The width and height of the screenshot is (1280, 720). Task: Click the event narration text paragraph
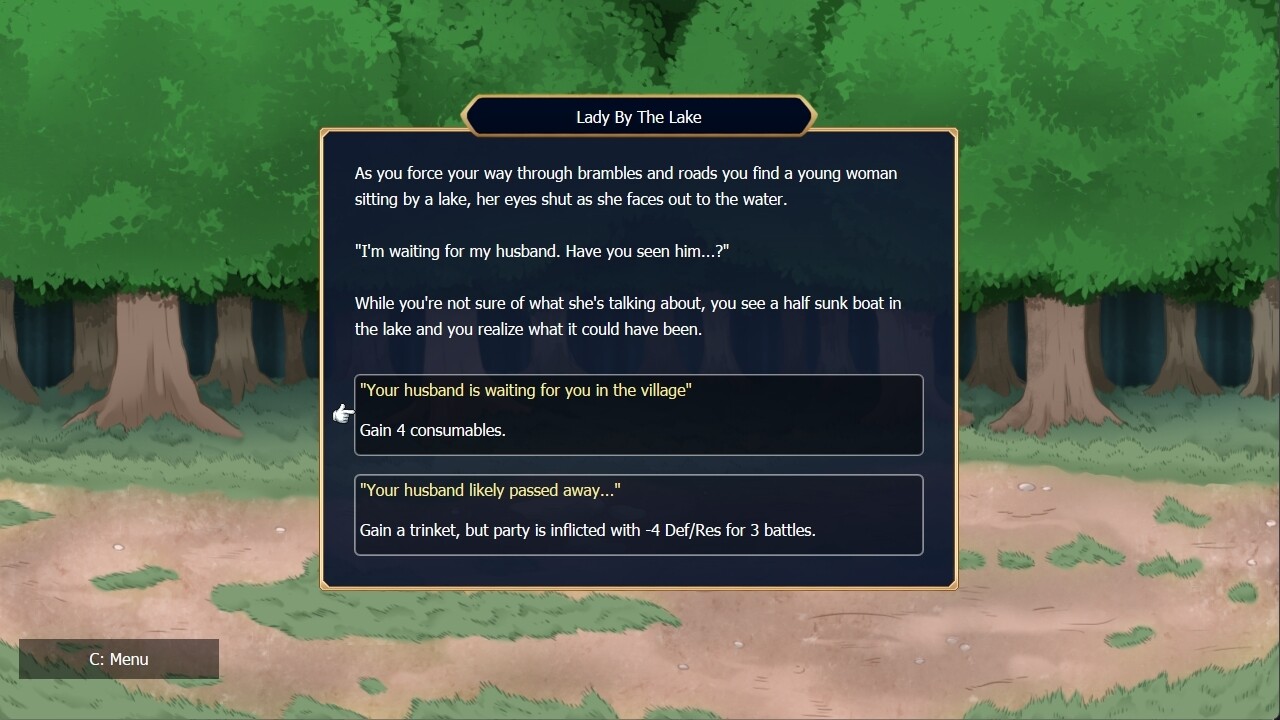point(625,186)
